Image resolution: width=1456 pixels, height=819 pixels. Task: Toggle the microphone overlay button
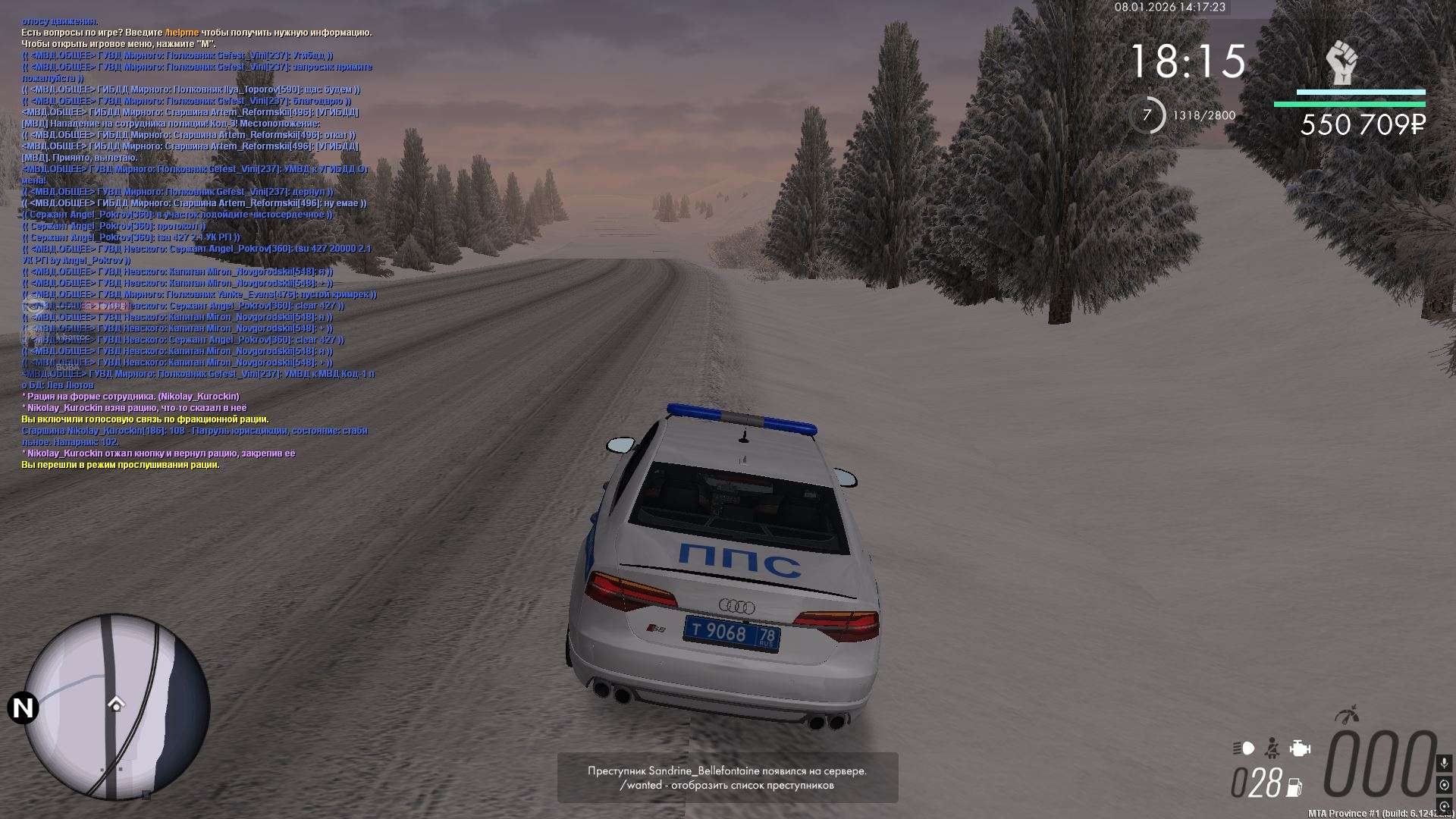click(x=1444, y=762)
